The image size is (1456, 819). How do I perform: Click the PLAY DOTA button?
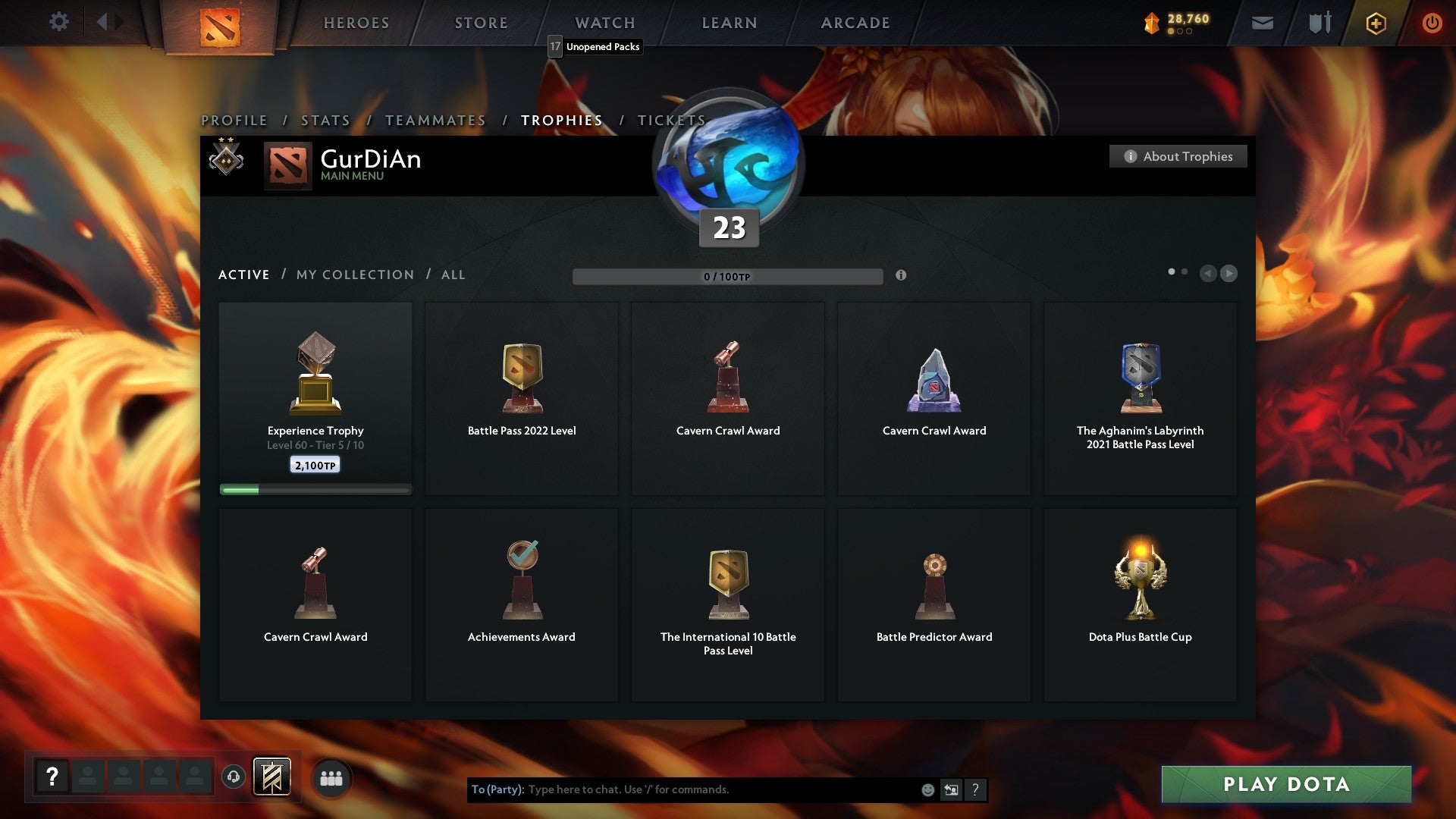click(1286, 785)
